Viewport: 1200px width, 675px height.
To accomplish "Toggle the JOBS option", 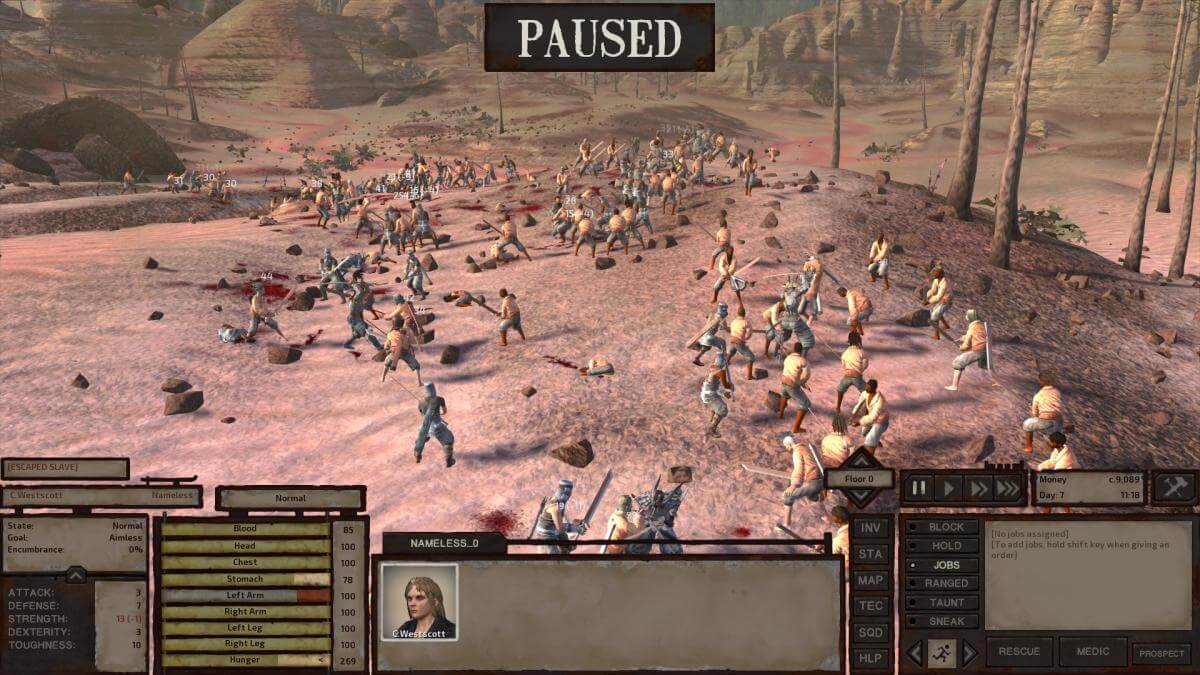I will coord(939,565).
